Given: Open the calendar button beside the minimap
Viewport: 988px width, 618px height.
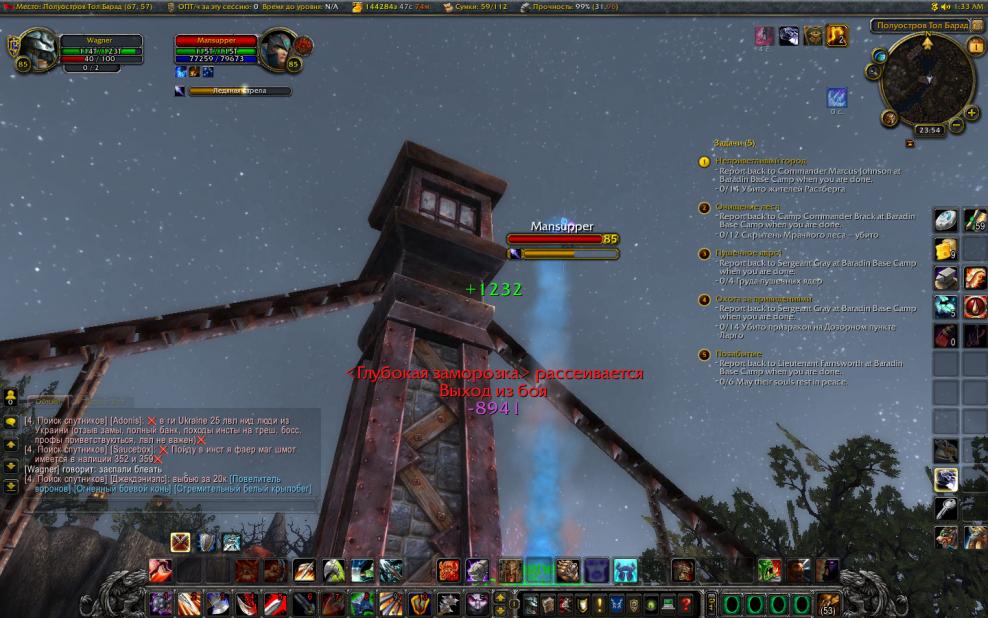Looking at the screenshot, I should 976,46.
